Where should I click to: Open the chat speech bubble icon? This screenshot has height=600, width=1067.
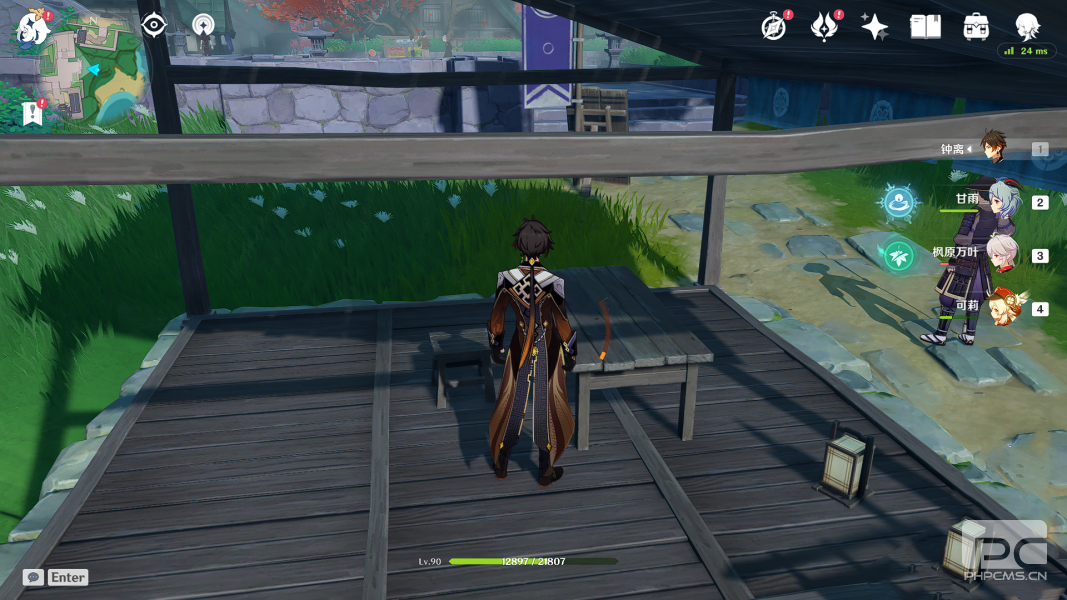pos(33,577)
